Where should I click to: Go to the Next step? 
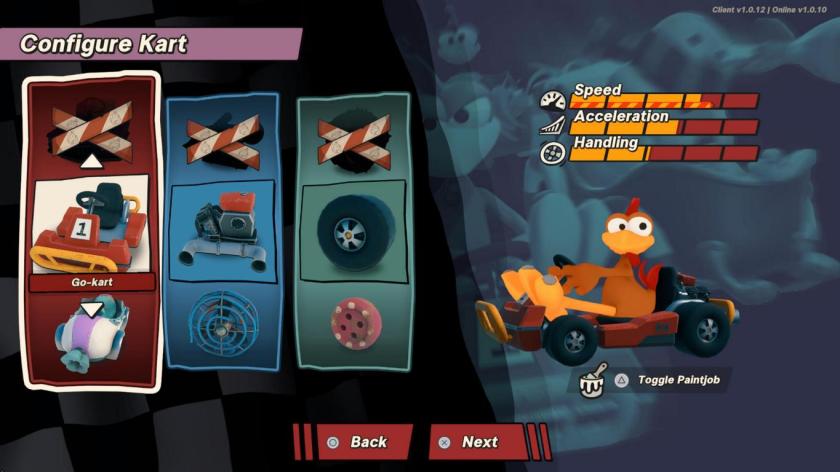478,442
